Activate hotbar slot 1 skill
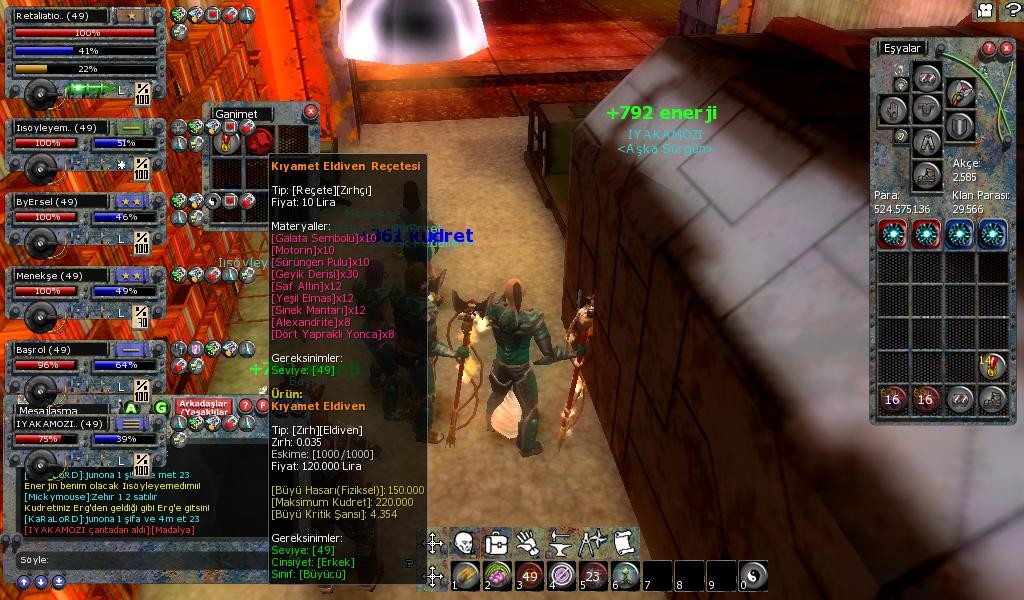Image resolution: width=1024 pixels, height=600 pixels. (465, 575)
